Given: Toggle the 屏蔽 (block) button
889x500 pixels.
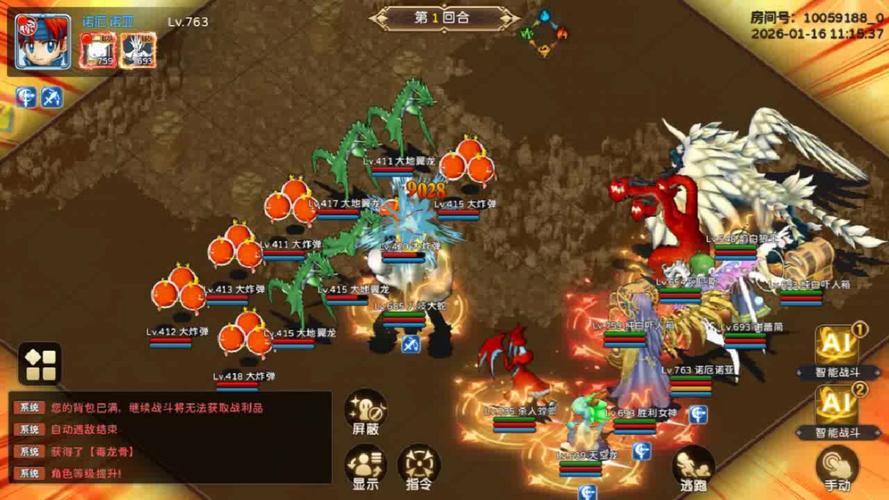Looking at the screenshot, I should [x=366, y=412].
